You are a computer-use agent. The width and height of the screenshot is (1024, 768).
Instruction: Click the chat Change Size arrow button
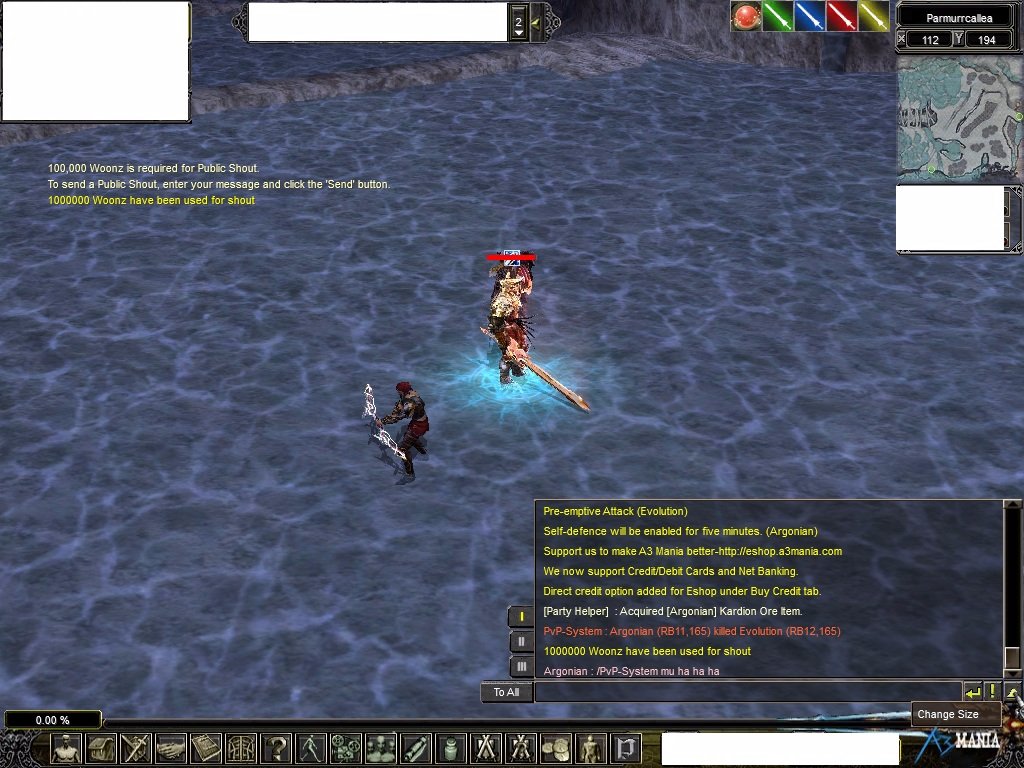pos(1013,692)
